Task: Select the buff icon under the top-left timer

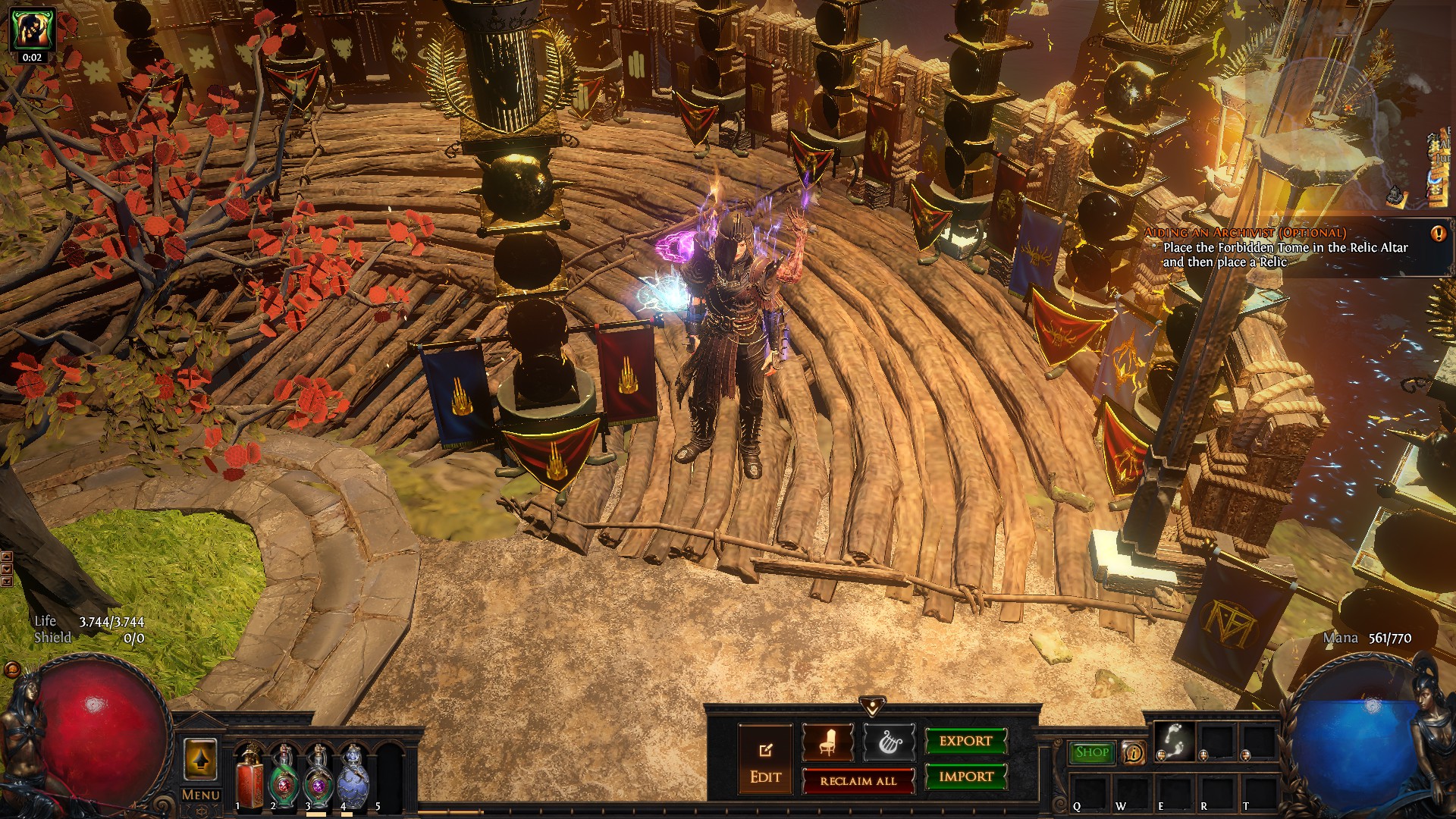Action: click(x=32, y=30)
